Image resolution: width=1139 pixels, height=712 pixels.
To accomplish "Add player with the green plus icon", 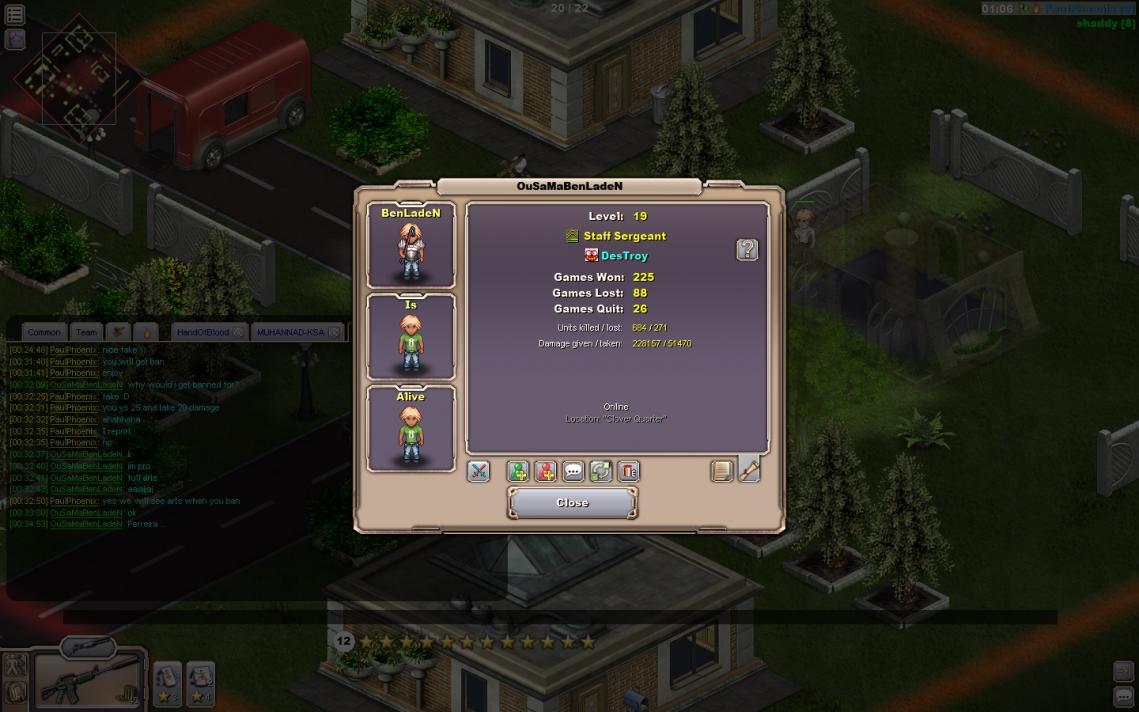I will pos(518,471).
